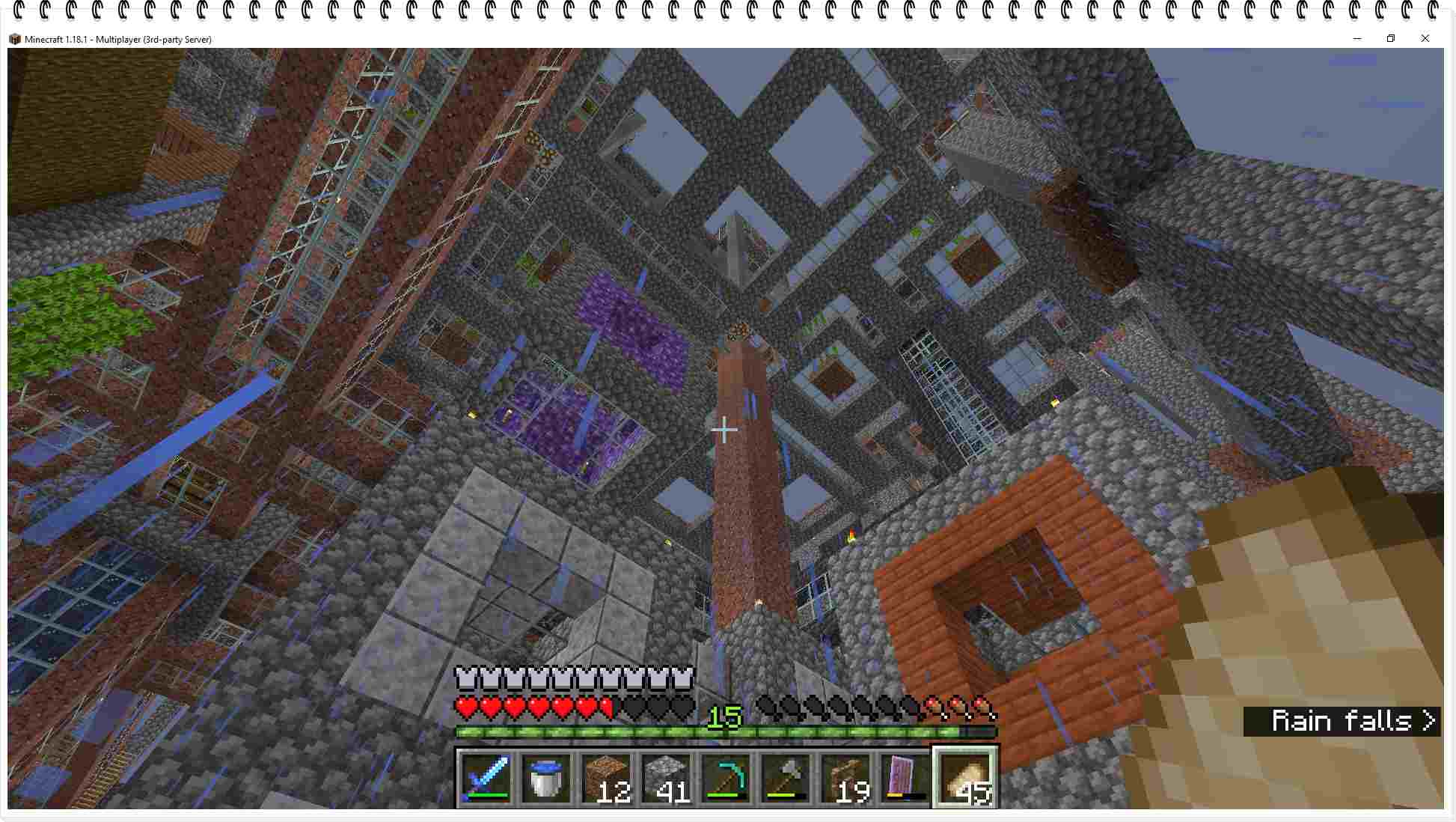Click the half heart in the health bar
The image size is (1456, 822).
[x=608, y=707]
